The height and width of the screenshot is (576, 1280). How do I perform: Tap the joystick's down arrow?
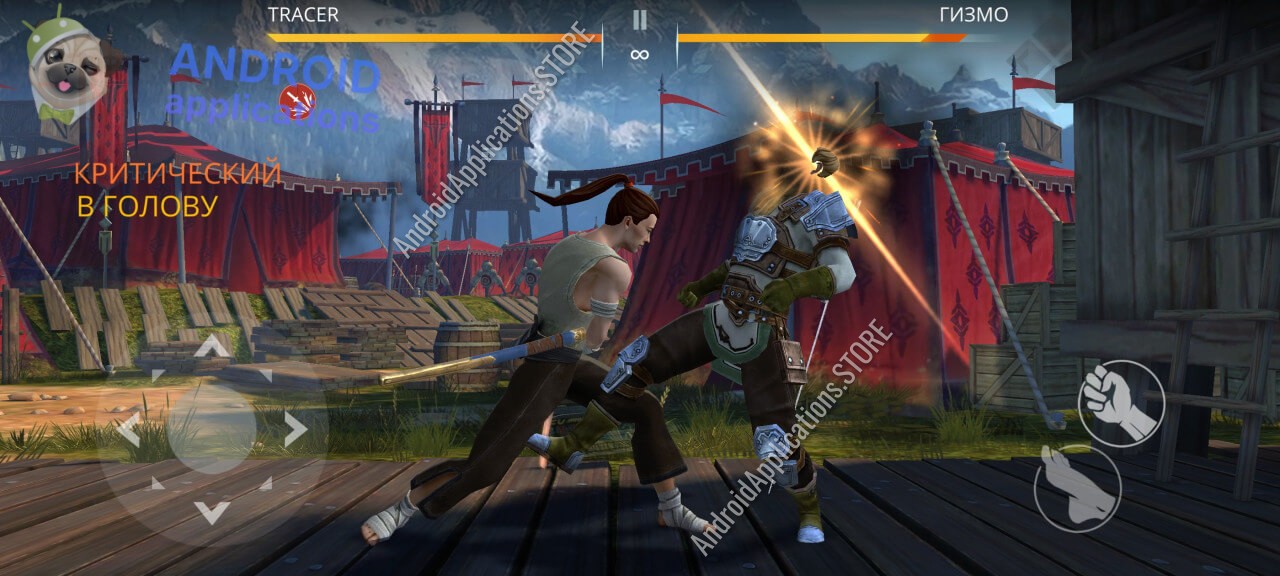pos(211,513)
